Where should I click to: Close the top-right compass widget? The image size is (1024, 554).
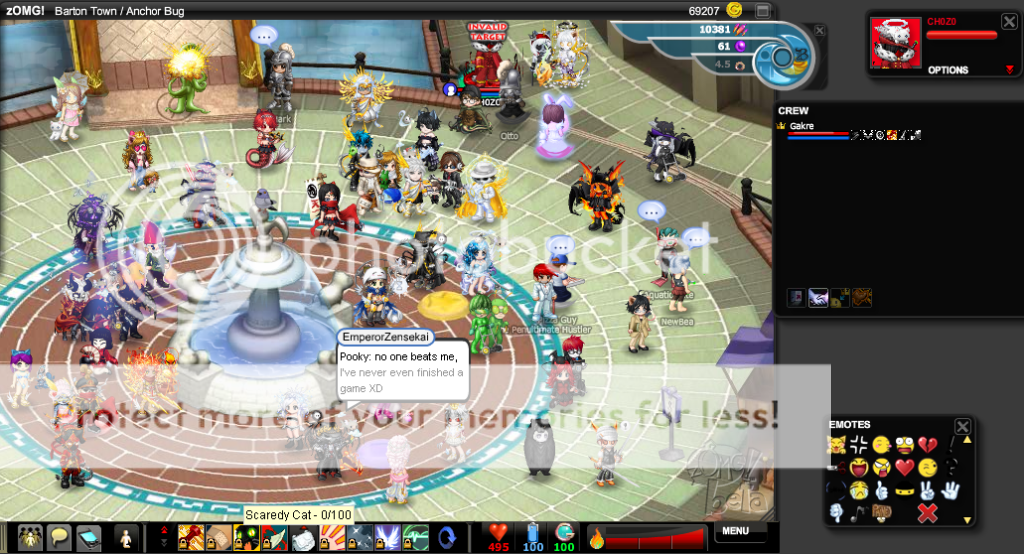click(x=820, y=31)
